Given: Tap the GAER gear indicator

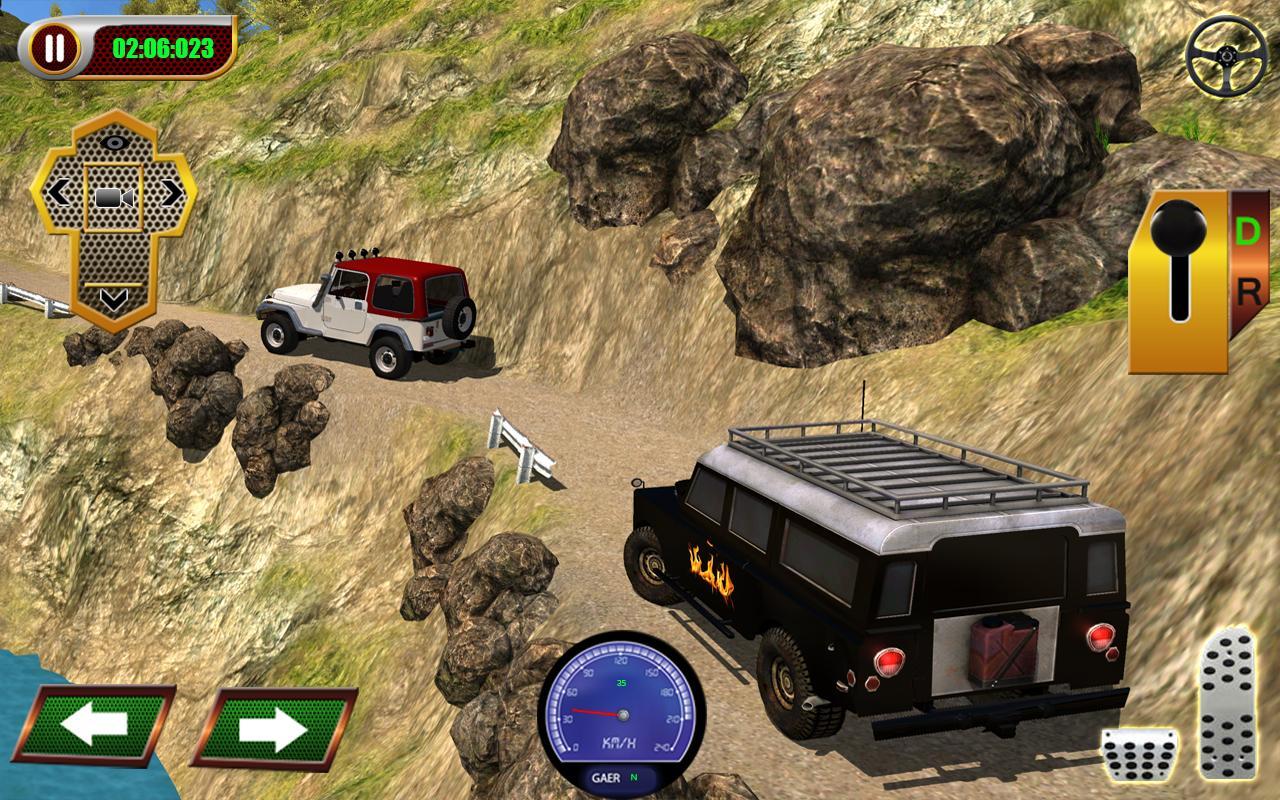Looking at the screenshot, I should point(605,777).
